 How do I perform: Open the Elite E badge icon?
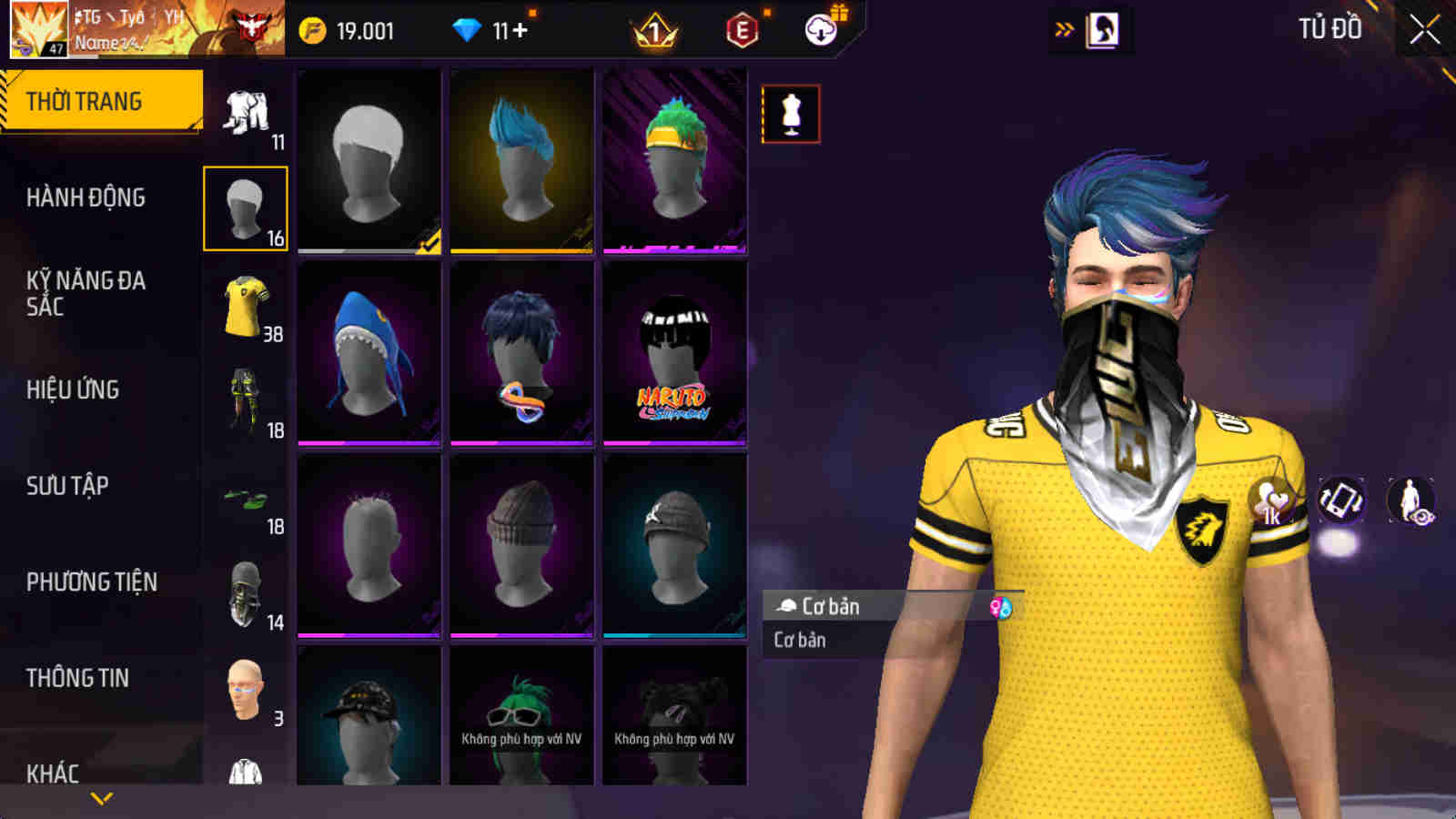tap(743, 28)
